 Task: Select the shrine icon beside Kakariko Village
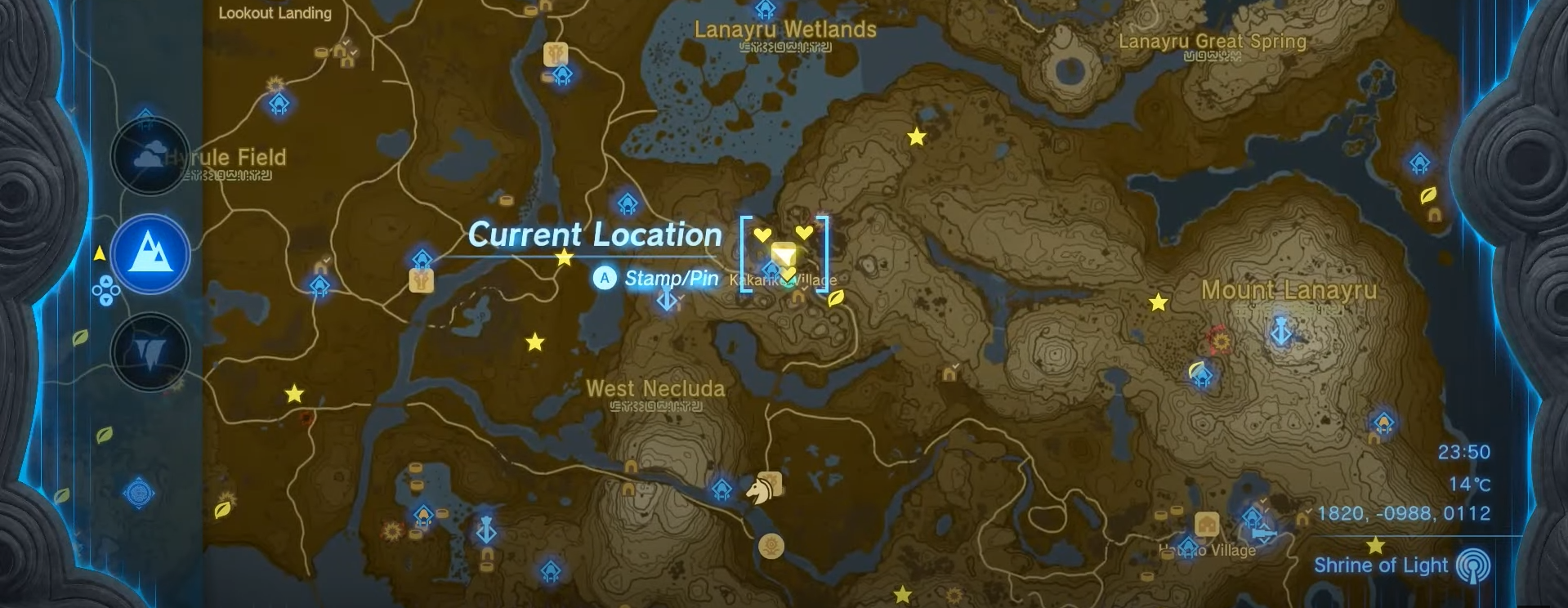(x=771, y=270)
